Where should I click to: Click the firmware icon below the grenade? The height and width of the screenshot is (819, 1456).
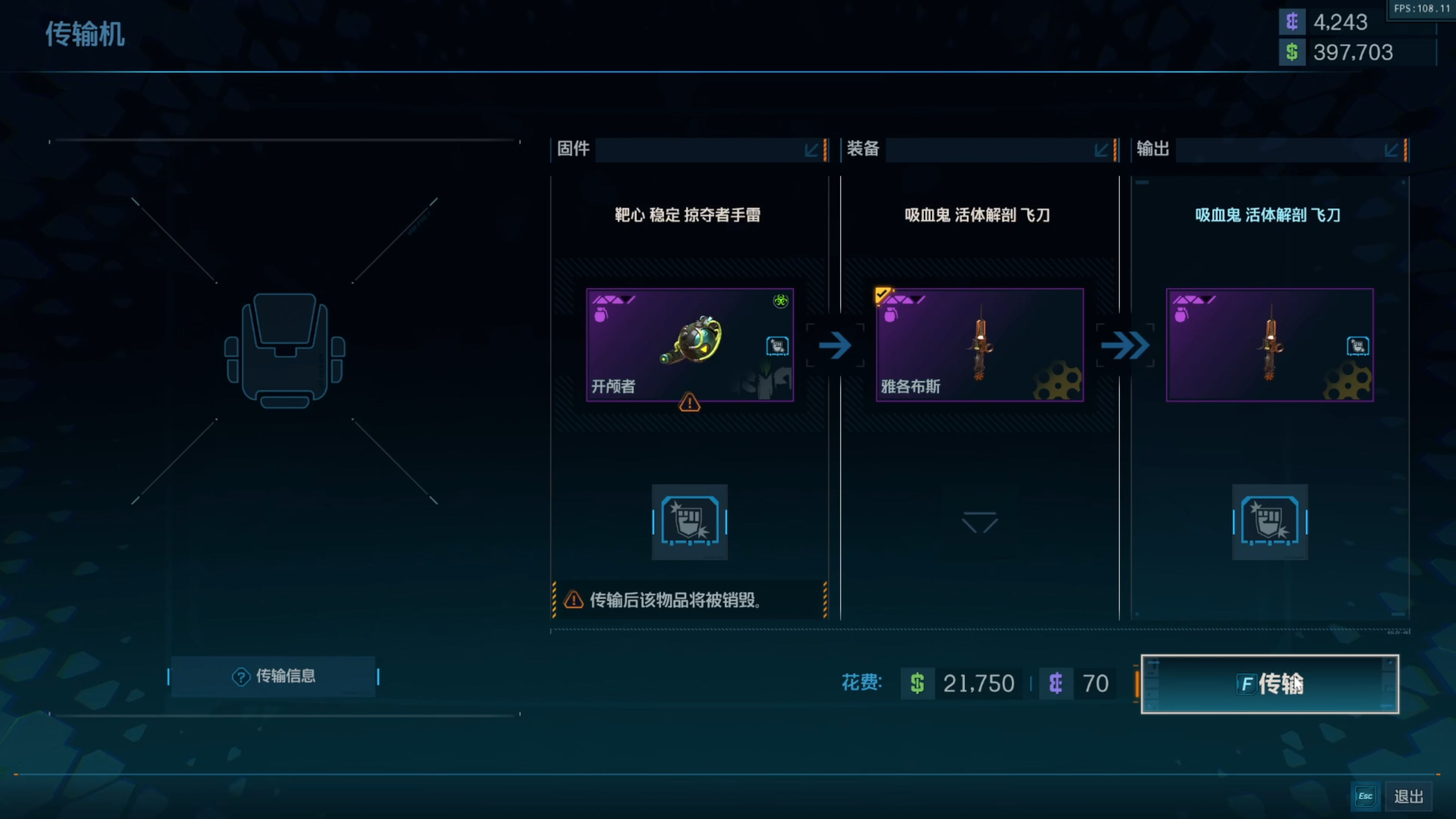coord(690,521)
